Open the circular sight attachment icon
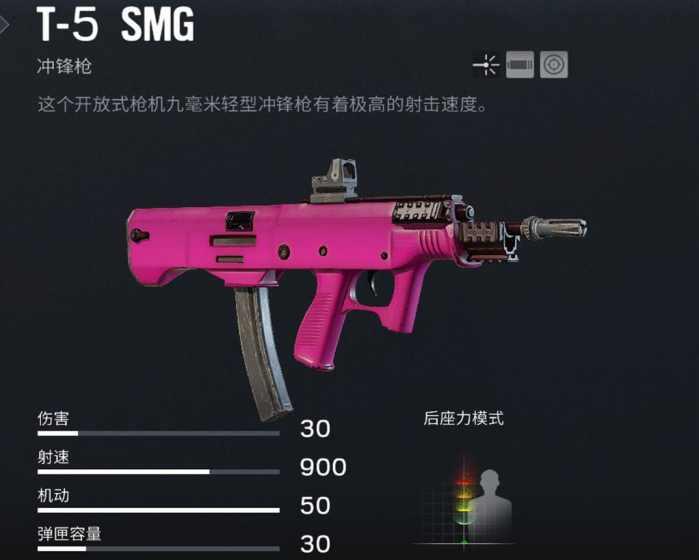The width and height of the screenshot is (699, 560). pos(553,66)
